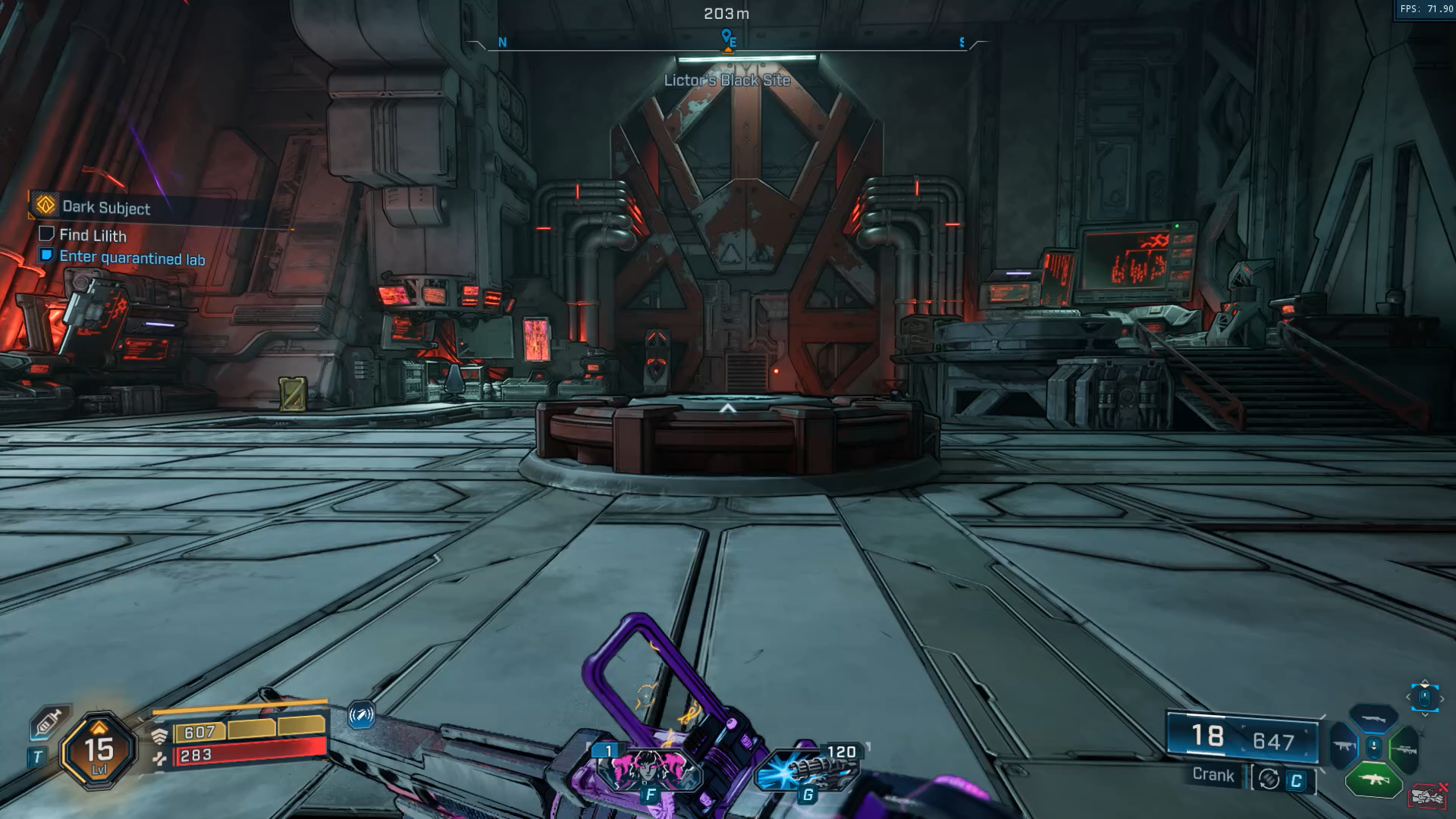Select the minigun ordnance icon
1456x819 pixels.
tap(807, 770)
